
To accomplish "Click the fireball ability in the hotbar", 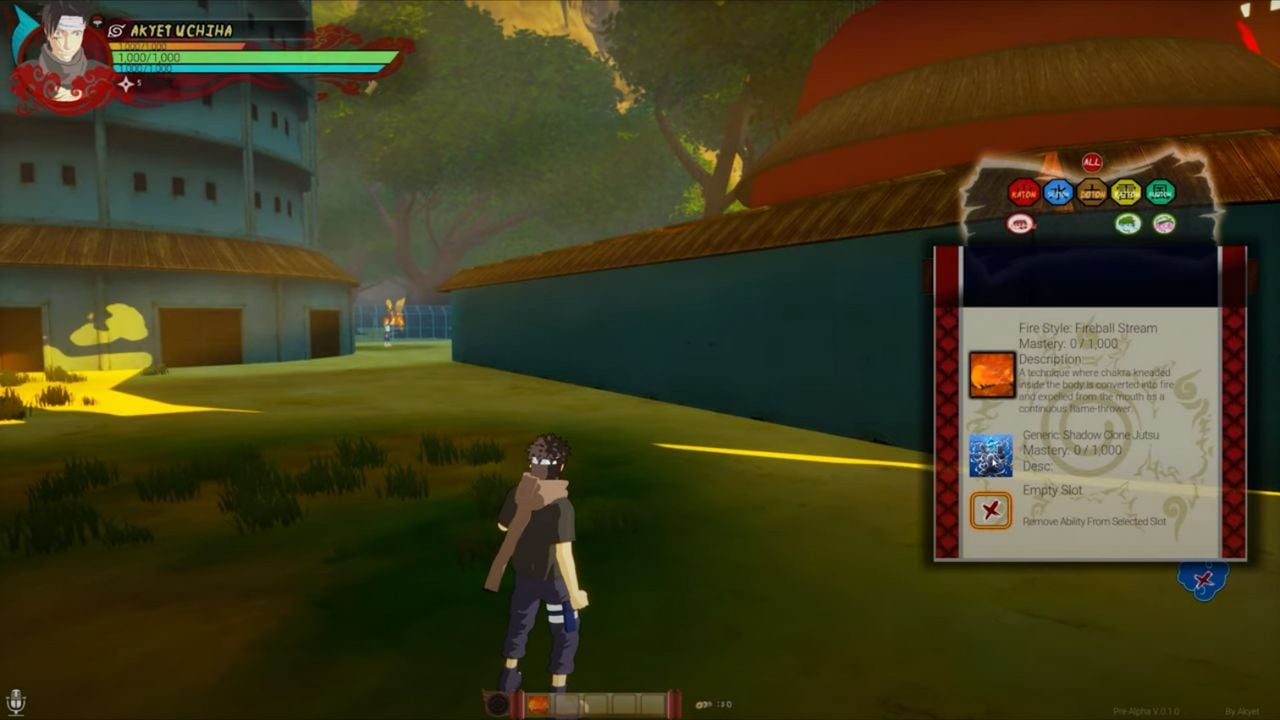I will pos(538,703).
